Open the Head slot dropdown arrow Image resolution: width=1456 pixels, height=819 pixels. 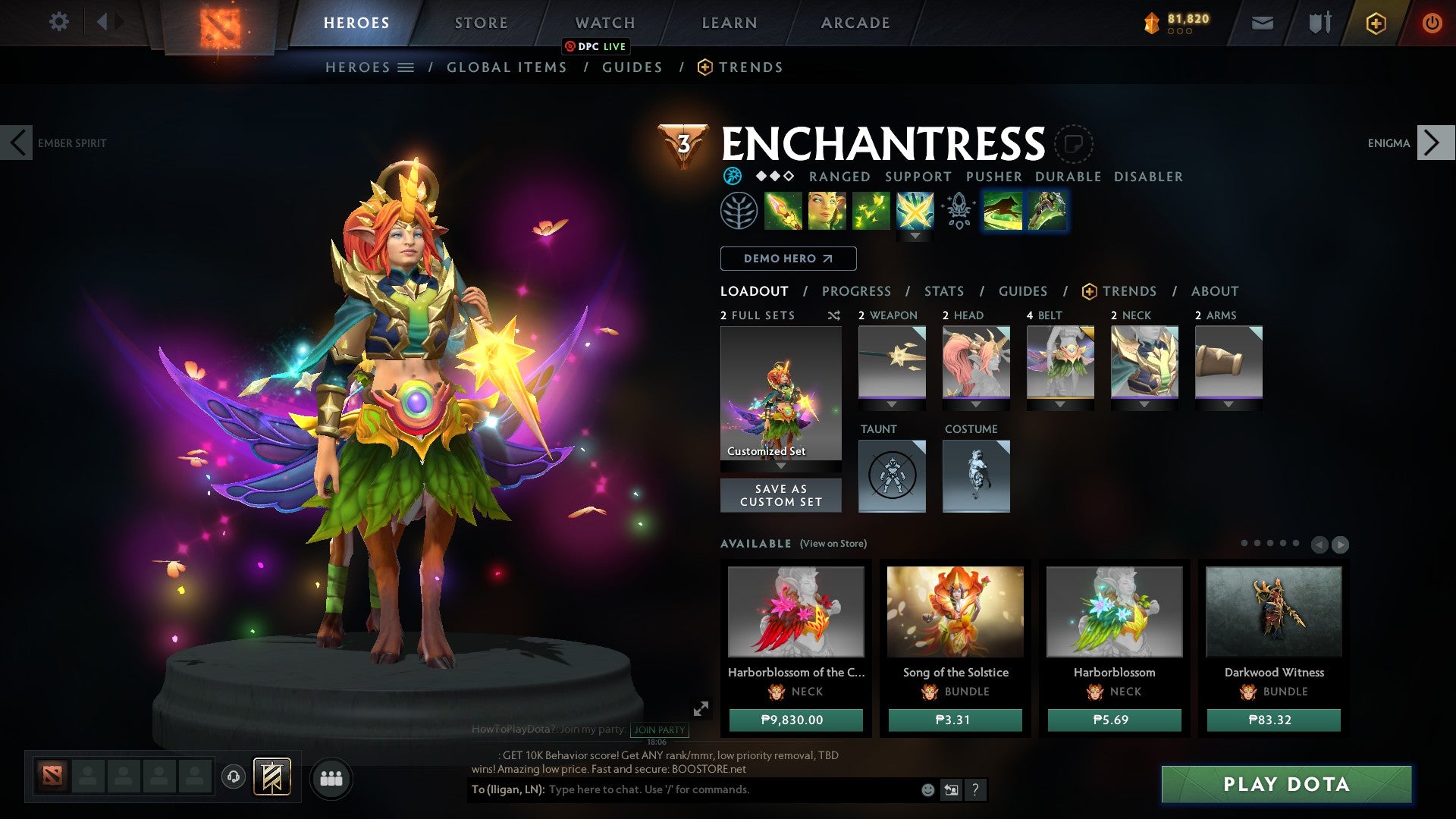pos(976,404)
